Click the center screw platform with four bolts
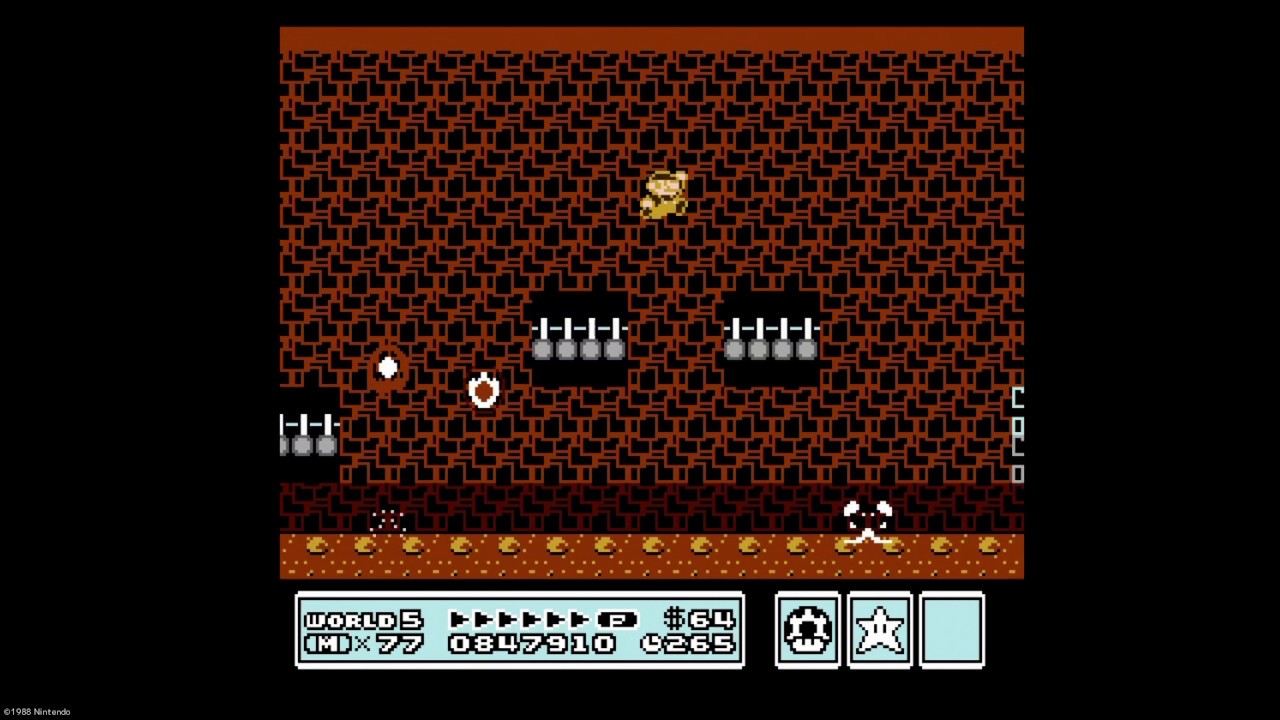The width and height of the screenshot is (1280, 720). tap(578, 338)
